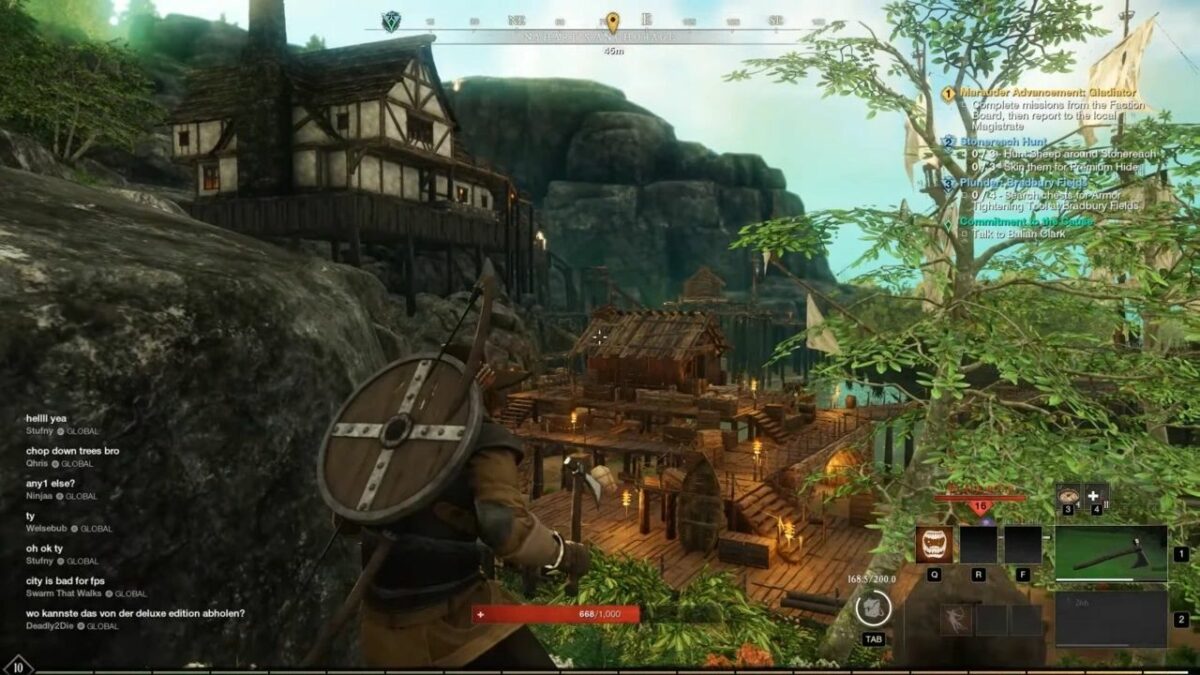
Task: Click Ninjaa's name in global chat
Action: [40, 496]
